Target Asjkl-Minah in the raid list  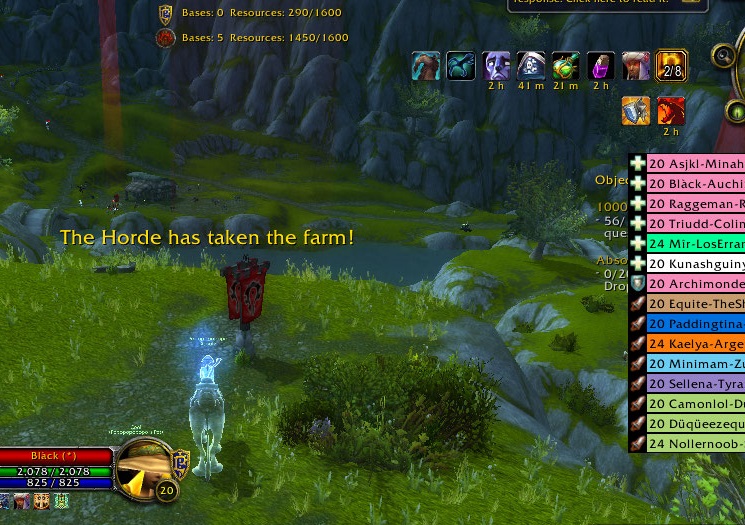pos(695,164)
